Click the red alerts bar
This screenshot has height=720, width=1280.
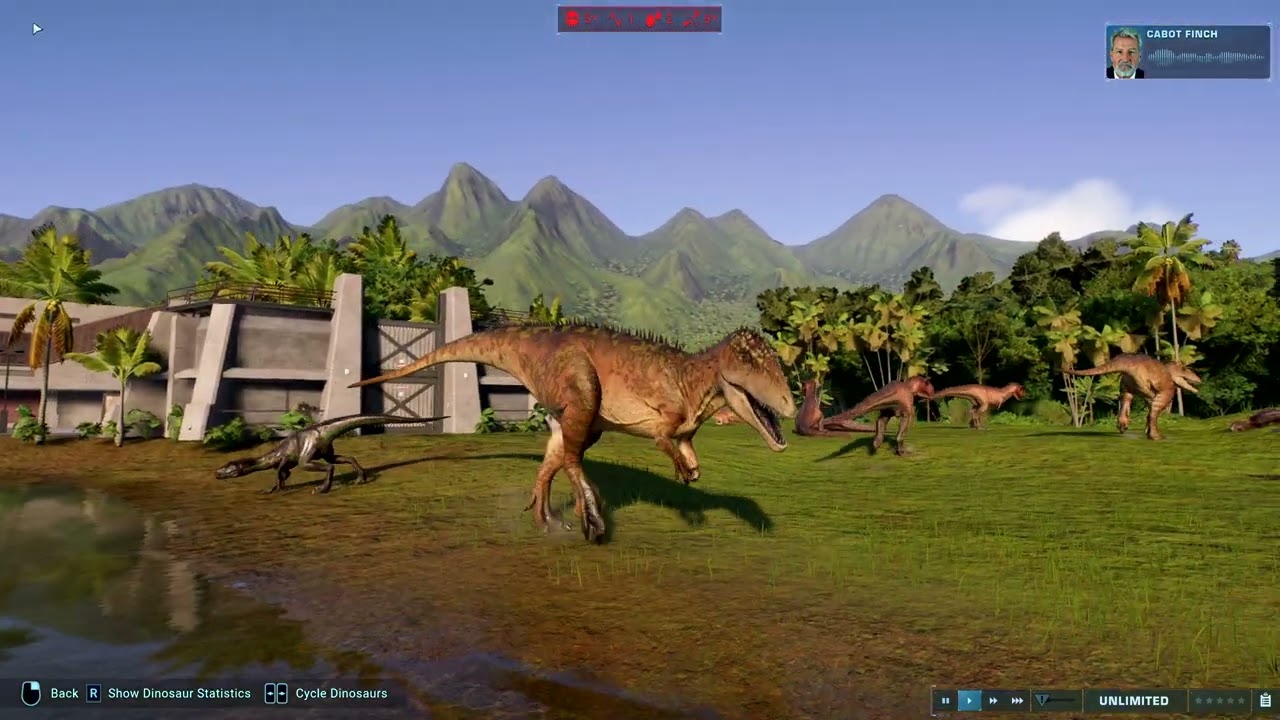pos(639,19)
